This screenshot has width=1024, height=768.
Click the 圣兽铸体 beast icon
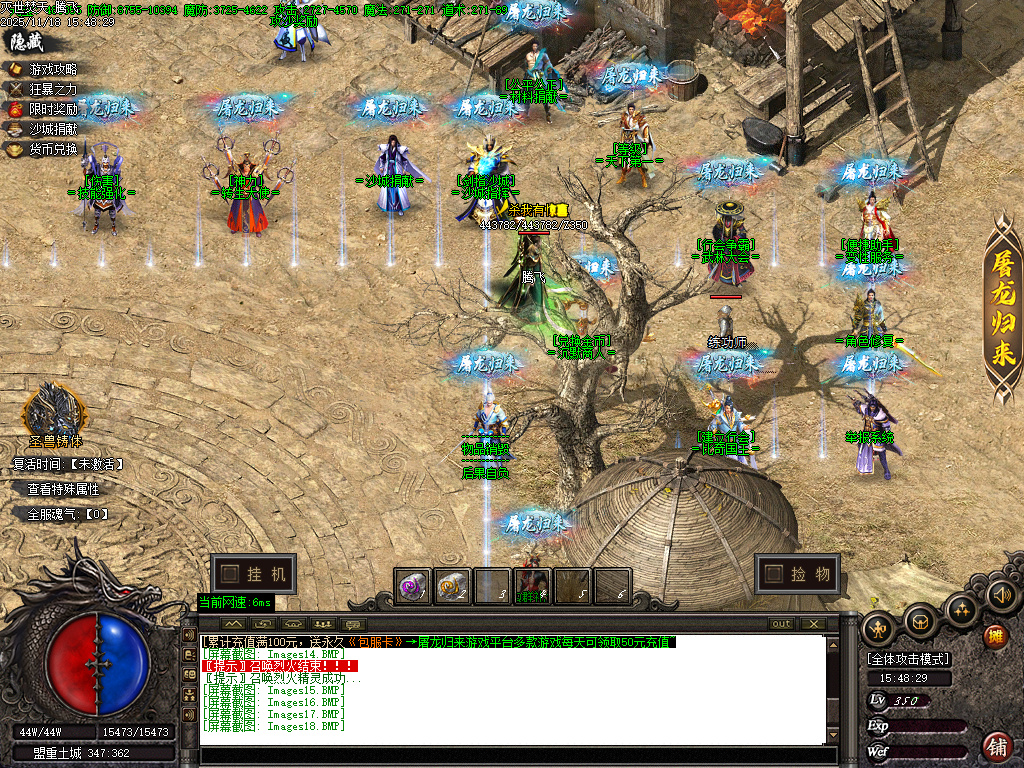[54, 410]
